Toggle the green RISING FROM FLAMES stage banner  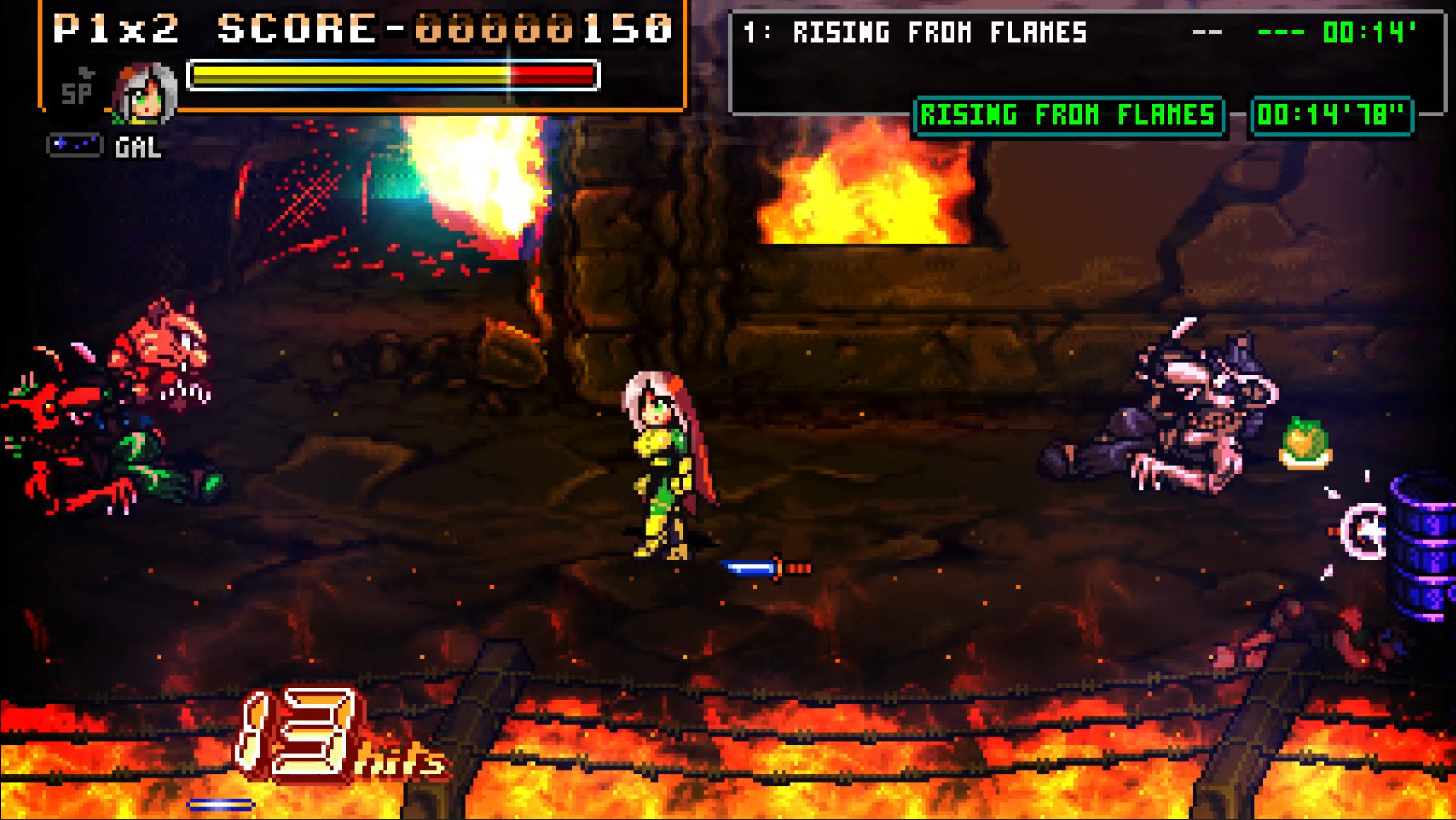1069,116
